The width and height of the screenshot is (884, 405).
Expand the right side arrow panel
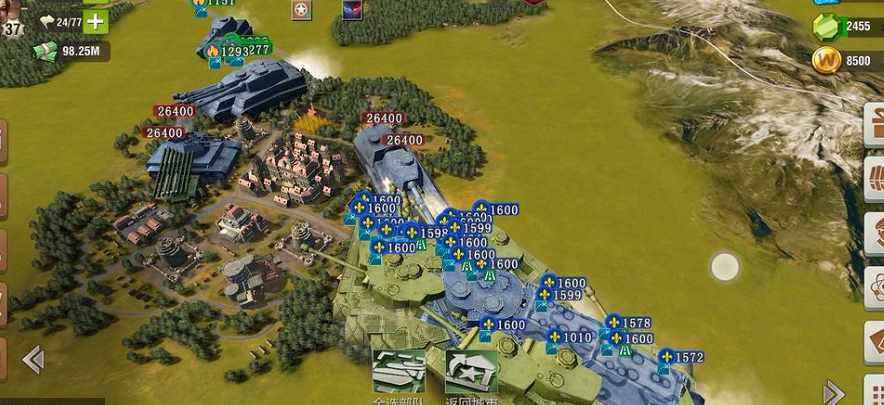[833, 392]
